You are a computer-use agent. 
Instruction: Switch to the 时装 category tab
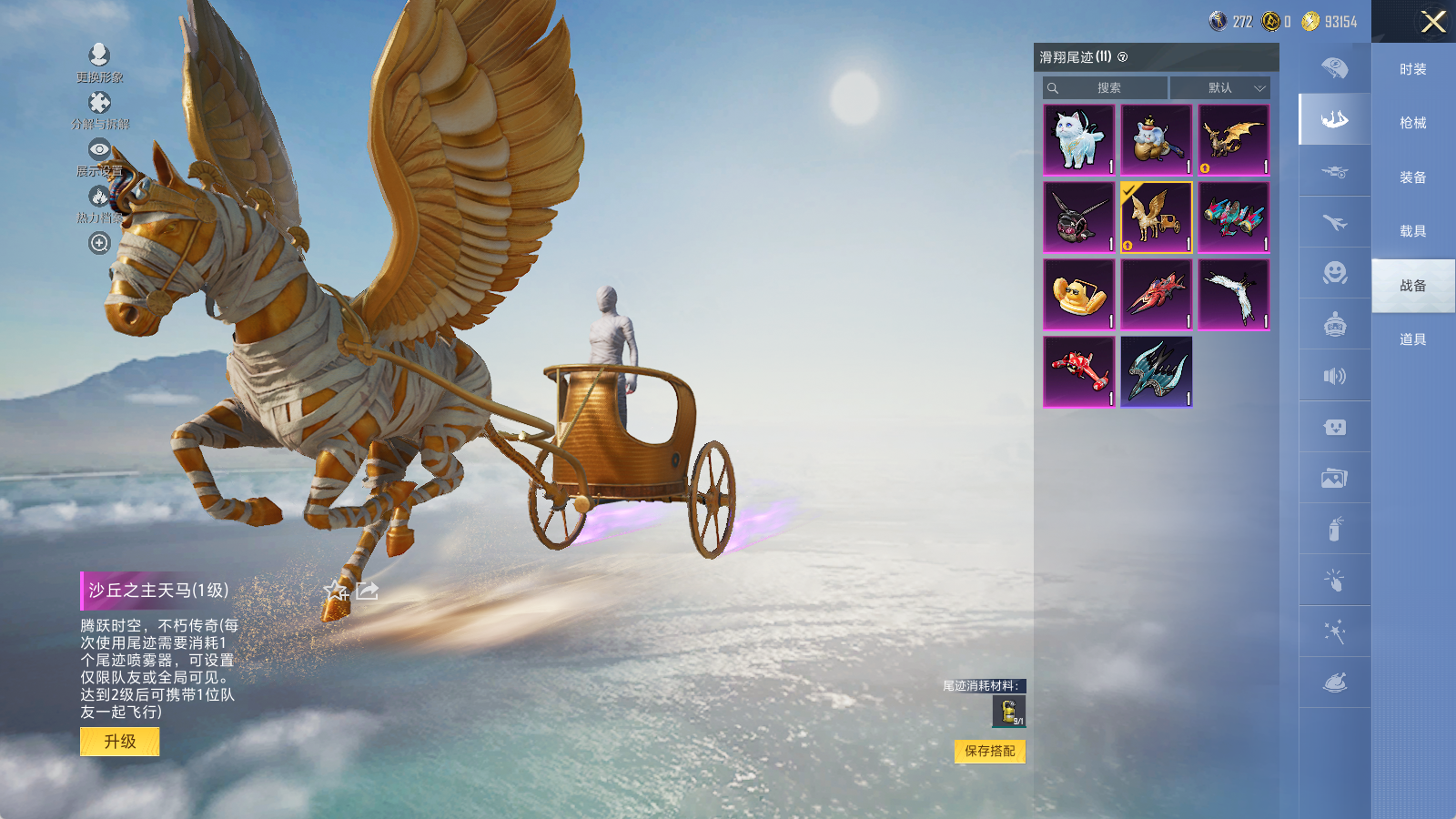pyautogui.click(x=1412, y=69)
